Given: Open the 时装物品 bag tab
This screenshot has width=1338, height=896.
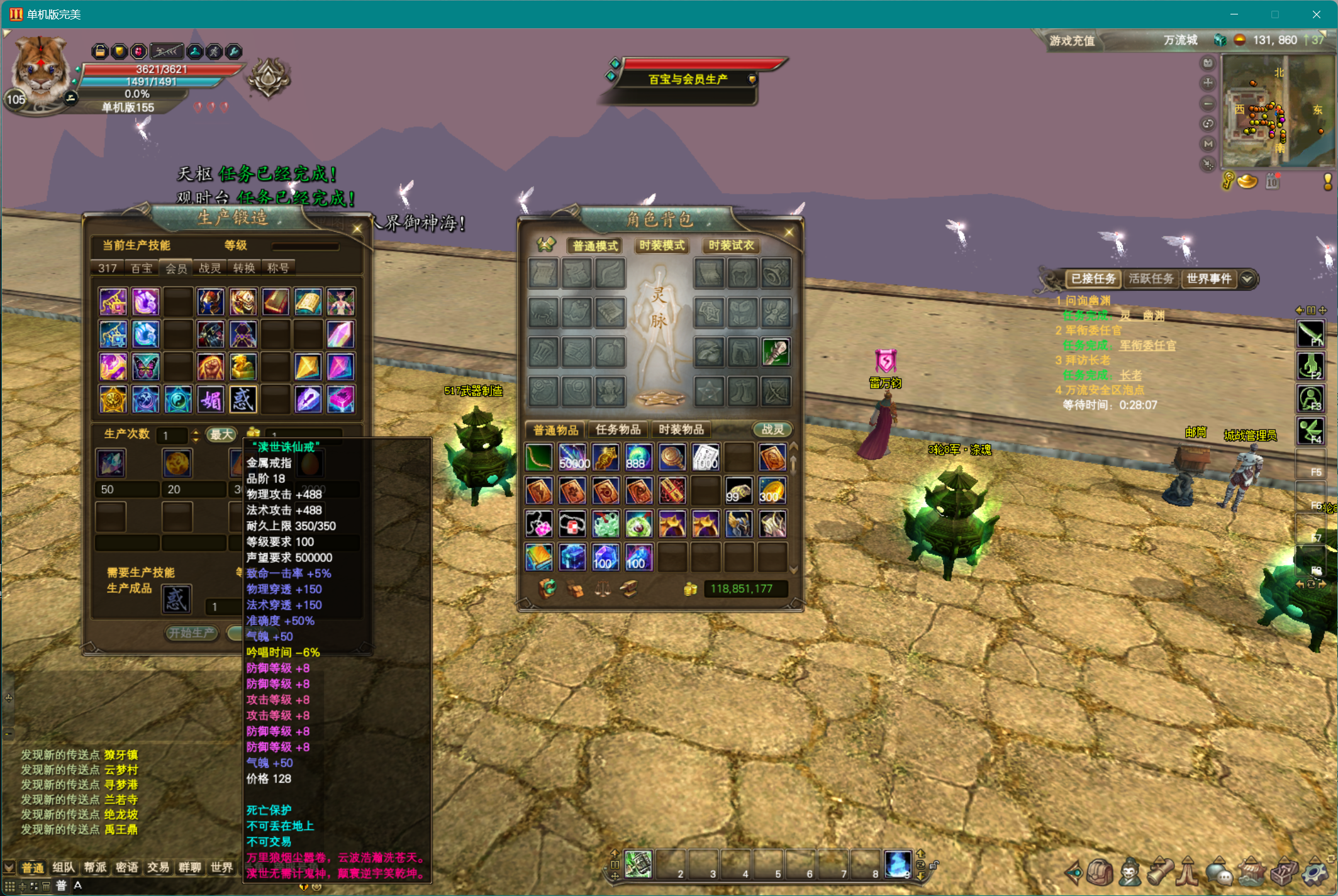Looking at the screenshot, I should point(681,429).
